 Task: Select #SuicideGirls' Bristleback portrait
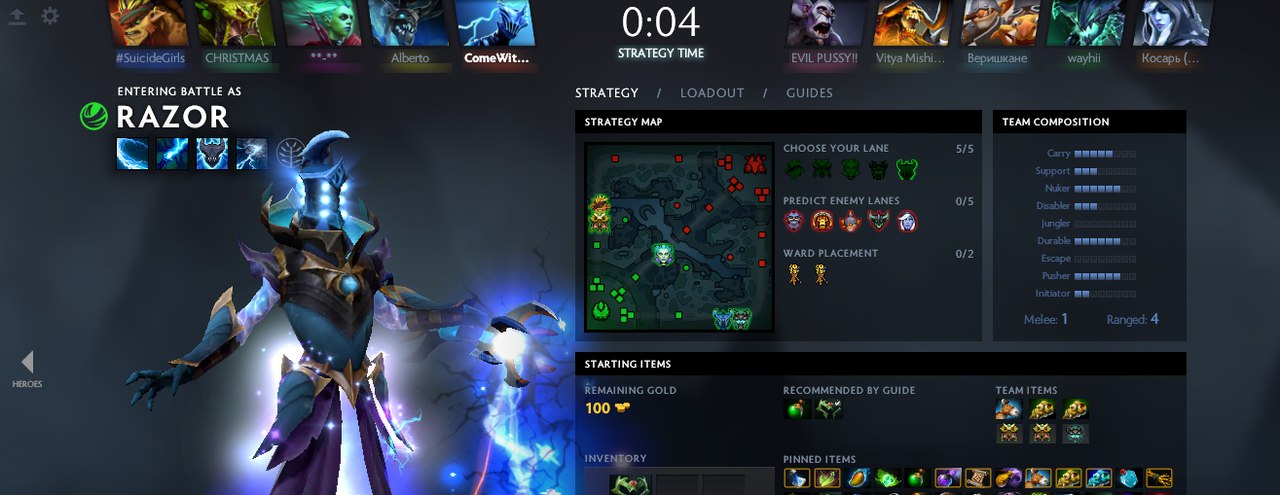(148, 23)
